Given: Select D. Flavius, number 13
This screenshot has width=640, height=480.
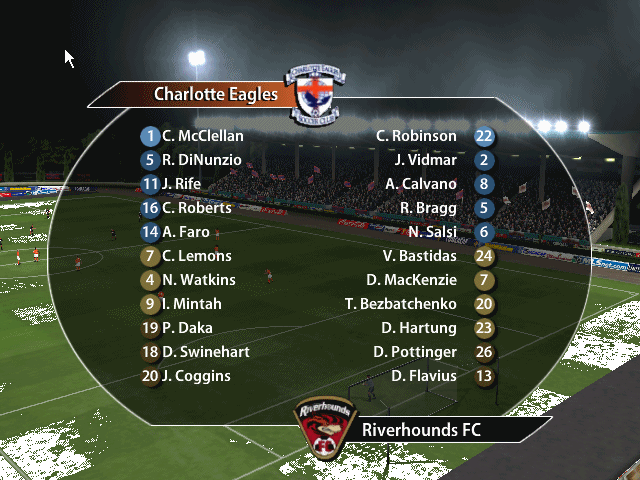Looking at the screenshot, I should pyautogui.click(x=424, y=376).
